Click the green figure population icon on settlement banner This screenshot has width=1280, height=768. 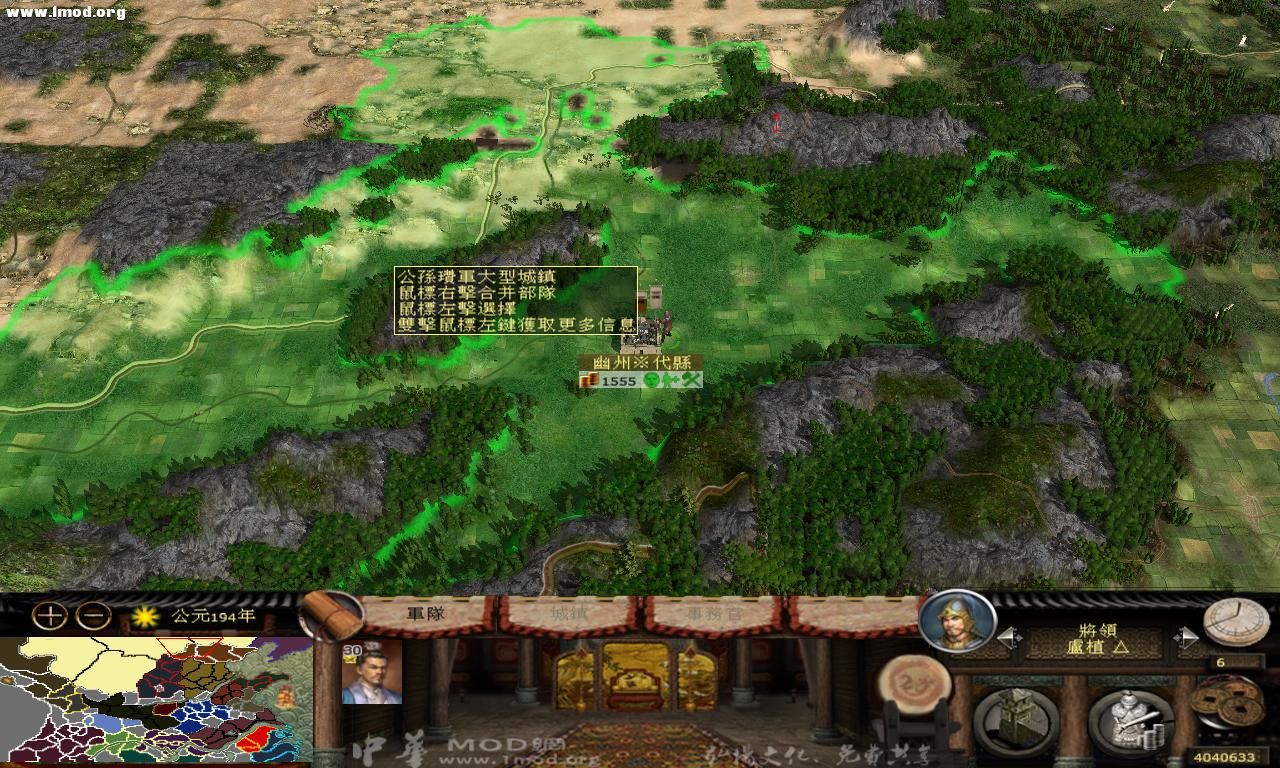[666, 380]
